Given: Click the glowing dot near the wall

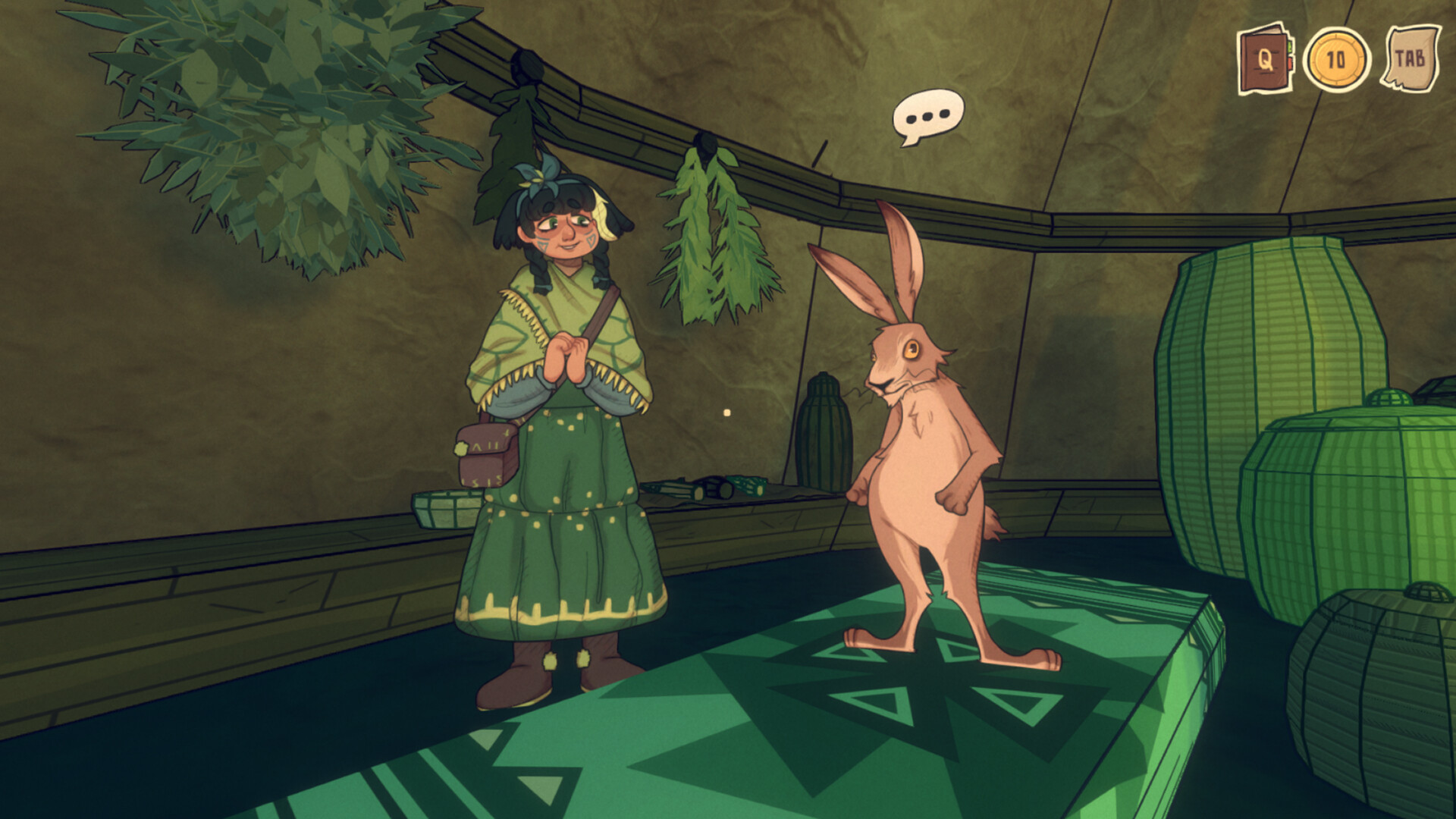Looking at the screenshot, I should 726,413.
